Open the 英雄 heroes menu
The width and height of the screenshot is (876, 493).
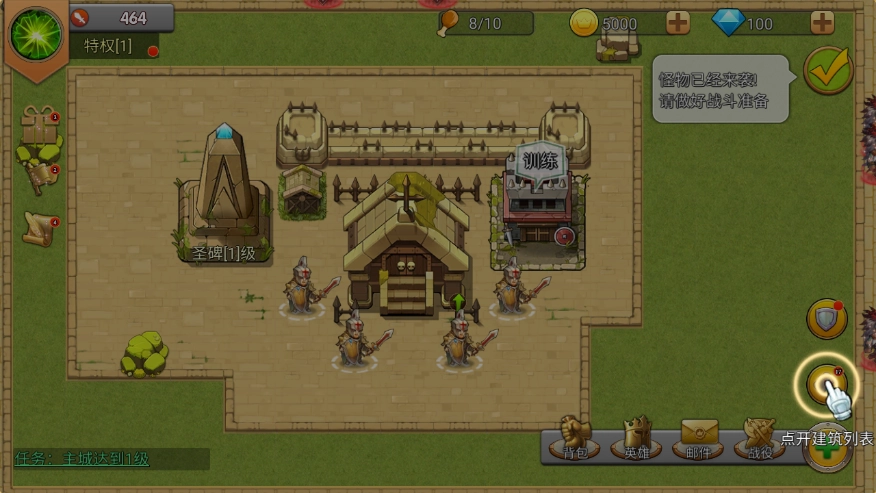point(637,438)
